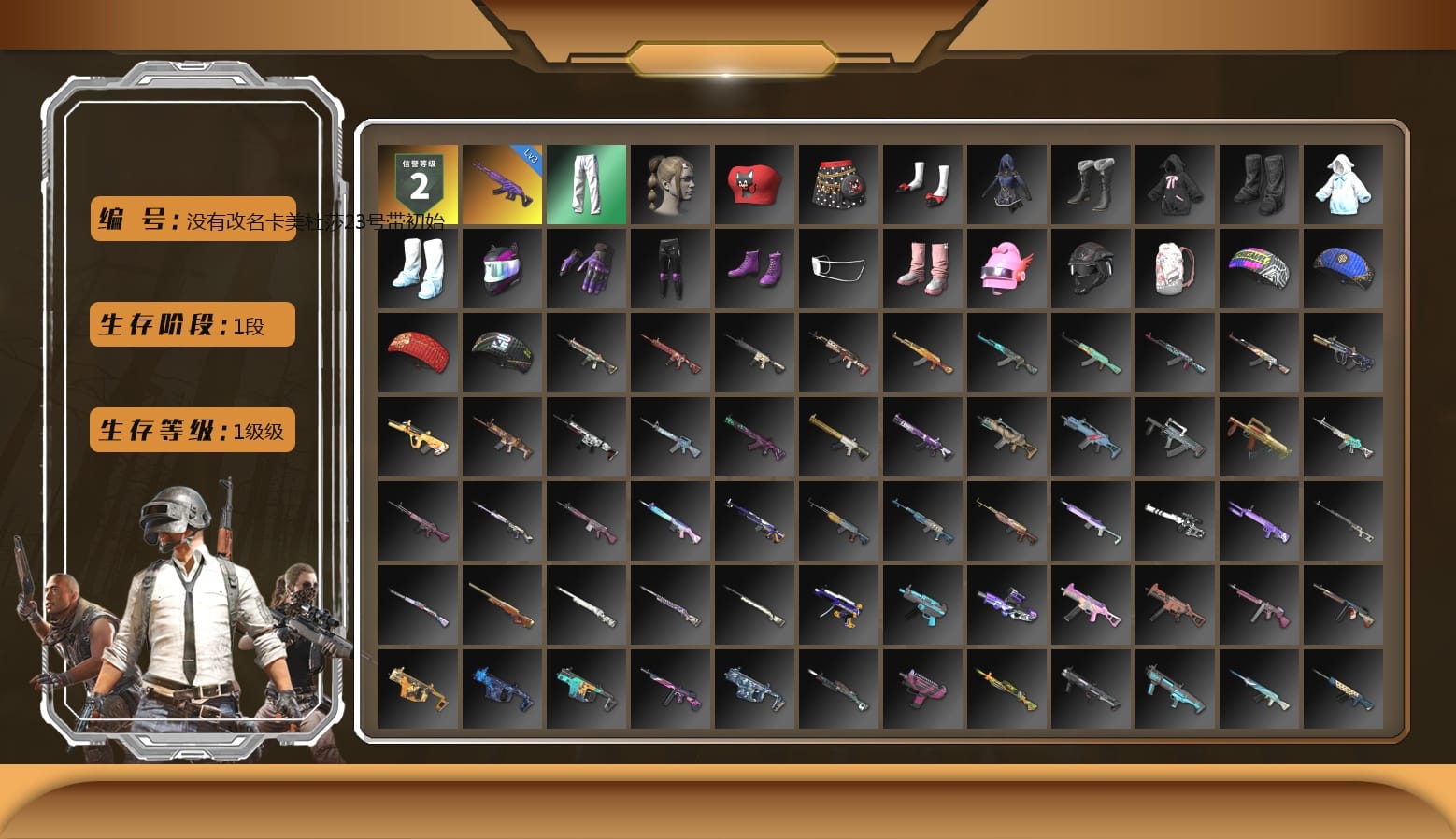
Task: Select the pink combat boots
Action: tap(923, 268)
